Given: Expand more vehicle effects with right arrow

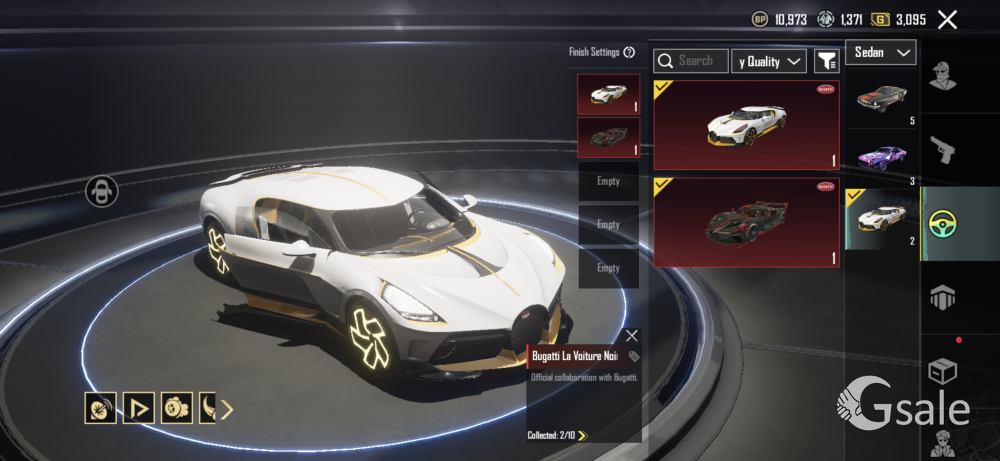Looking at the screenshot, I should [227, 408].
